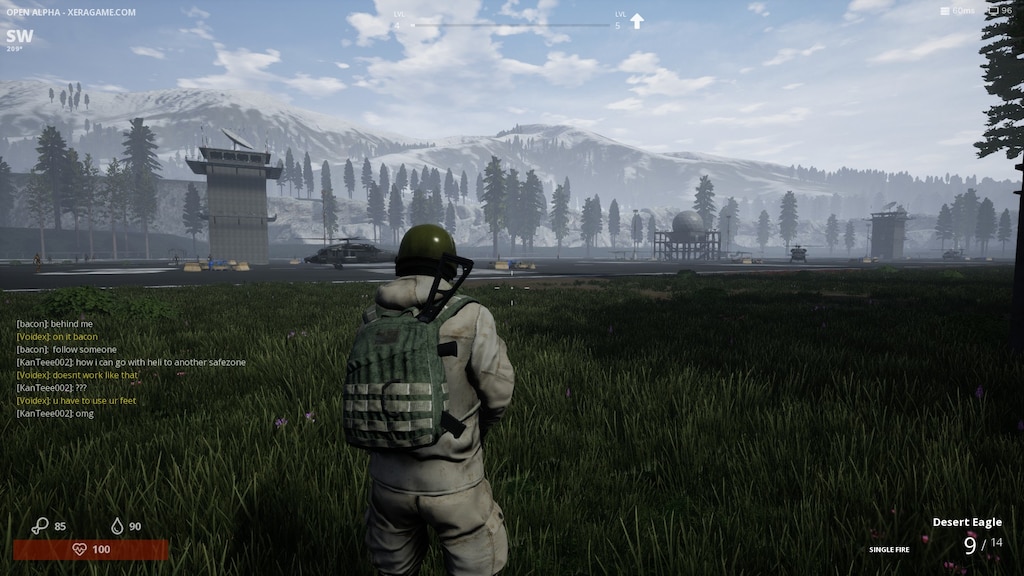Toggle the Single Fire mode indicator
1024x576 pixels.
coord(889,549)
